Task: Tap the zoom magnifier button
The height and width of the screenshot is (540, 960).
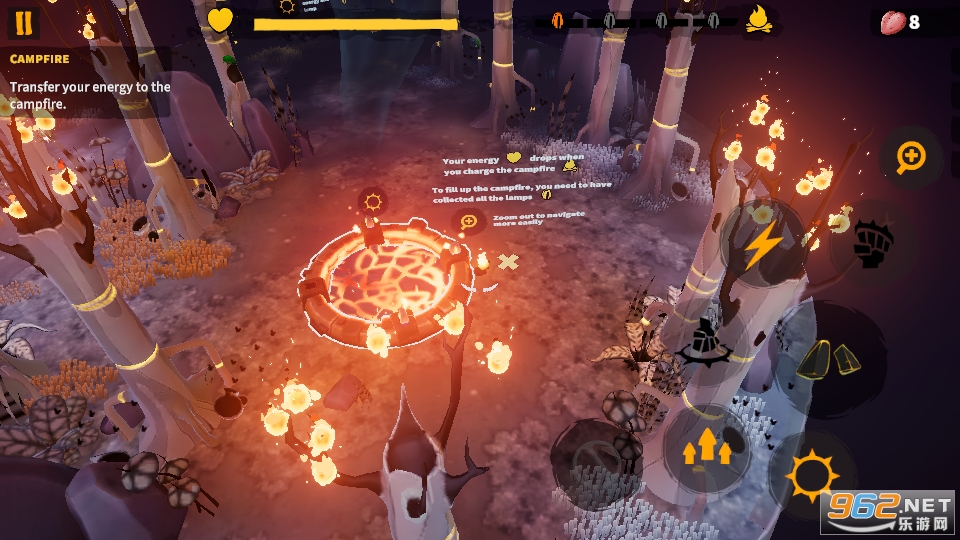Action: click(911, 156)
